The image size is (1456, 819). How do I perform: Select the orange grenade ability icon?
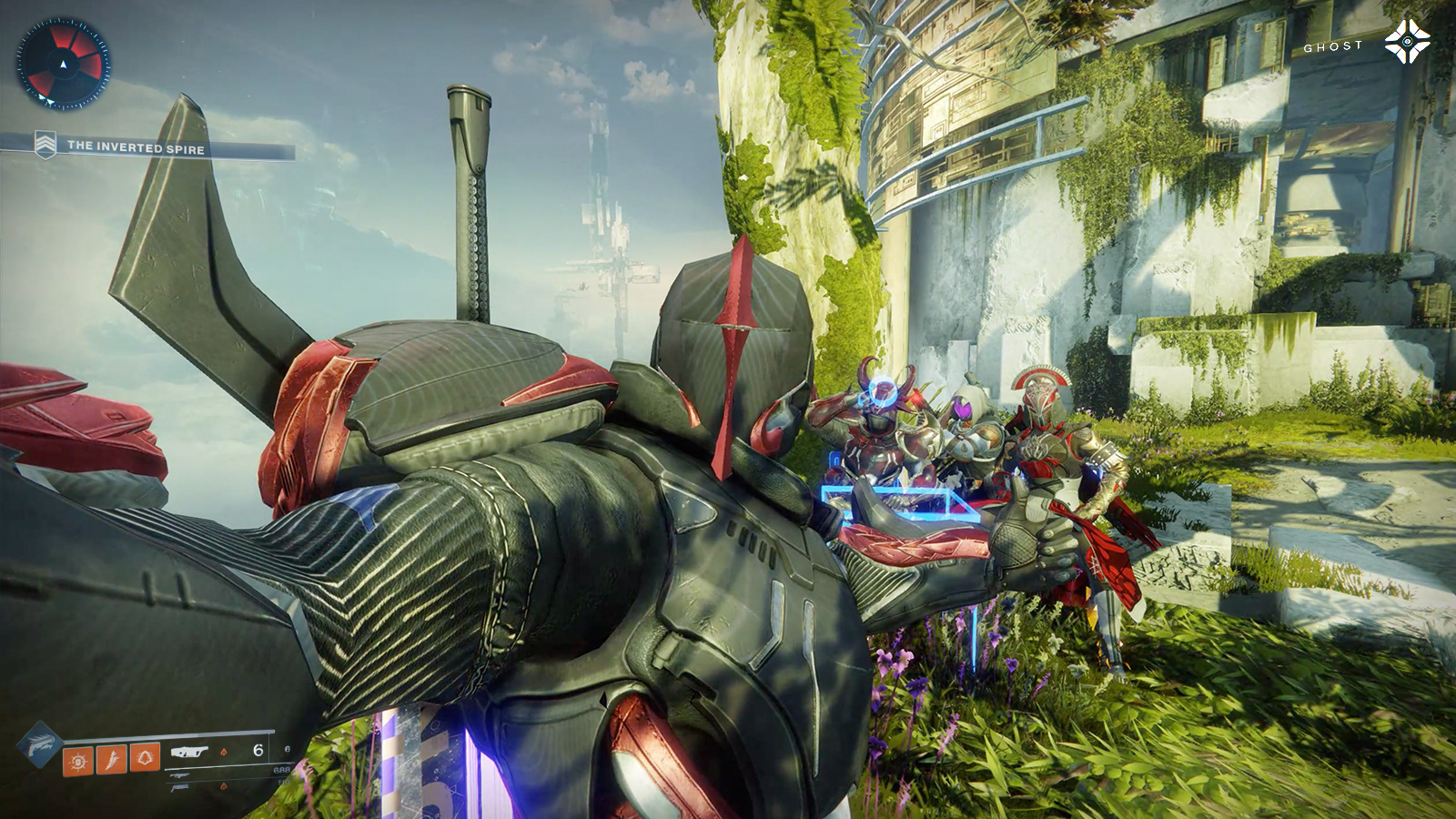[77, 759]
